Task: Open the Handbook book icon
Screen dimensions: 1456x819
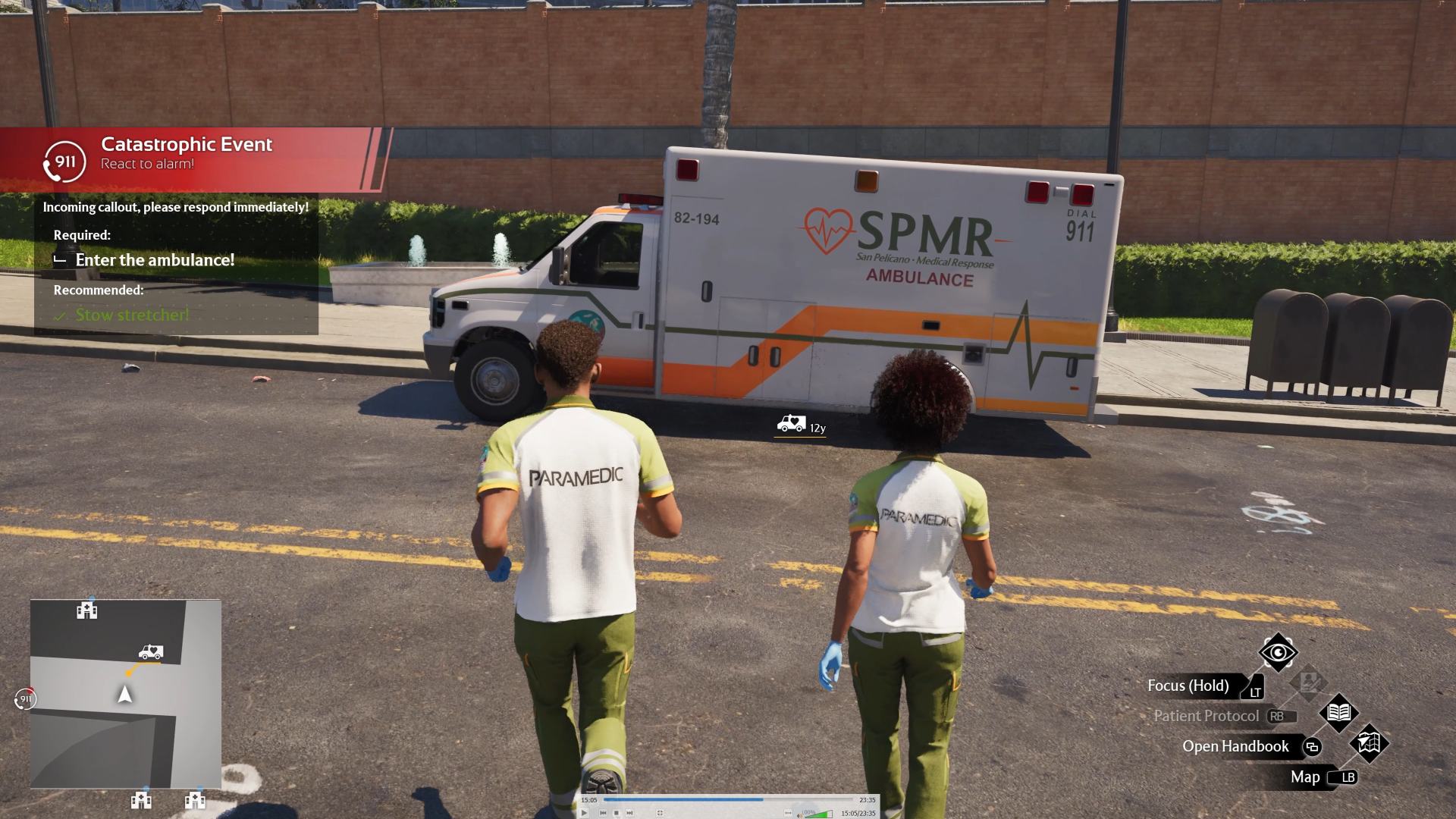Action: 1338,713
